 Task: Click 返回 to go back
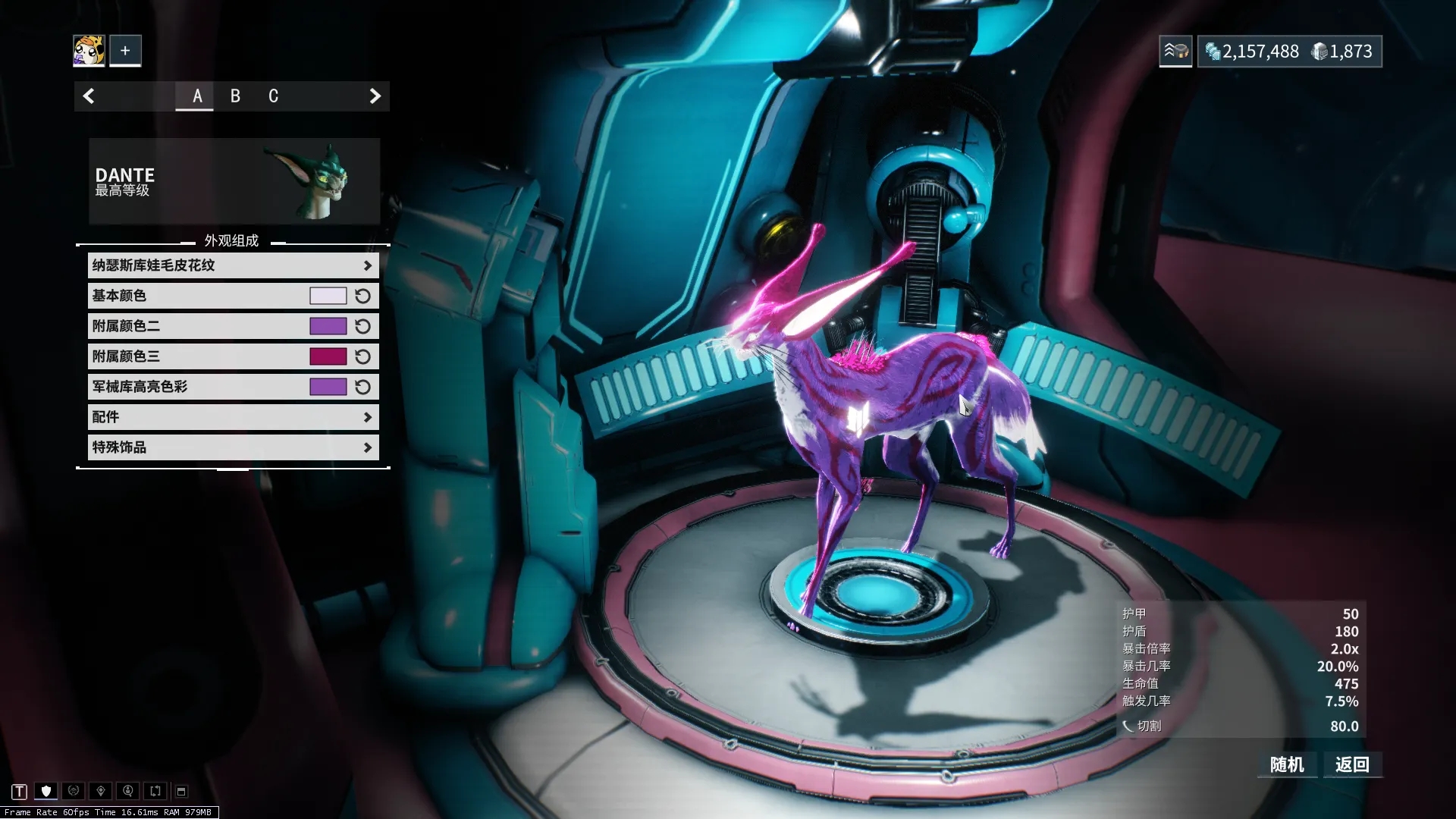(1352, 764)
